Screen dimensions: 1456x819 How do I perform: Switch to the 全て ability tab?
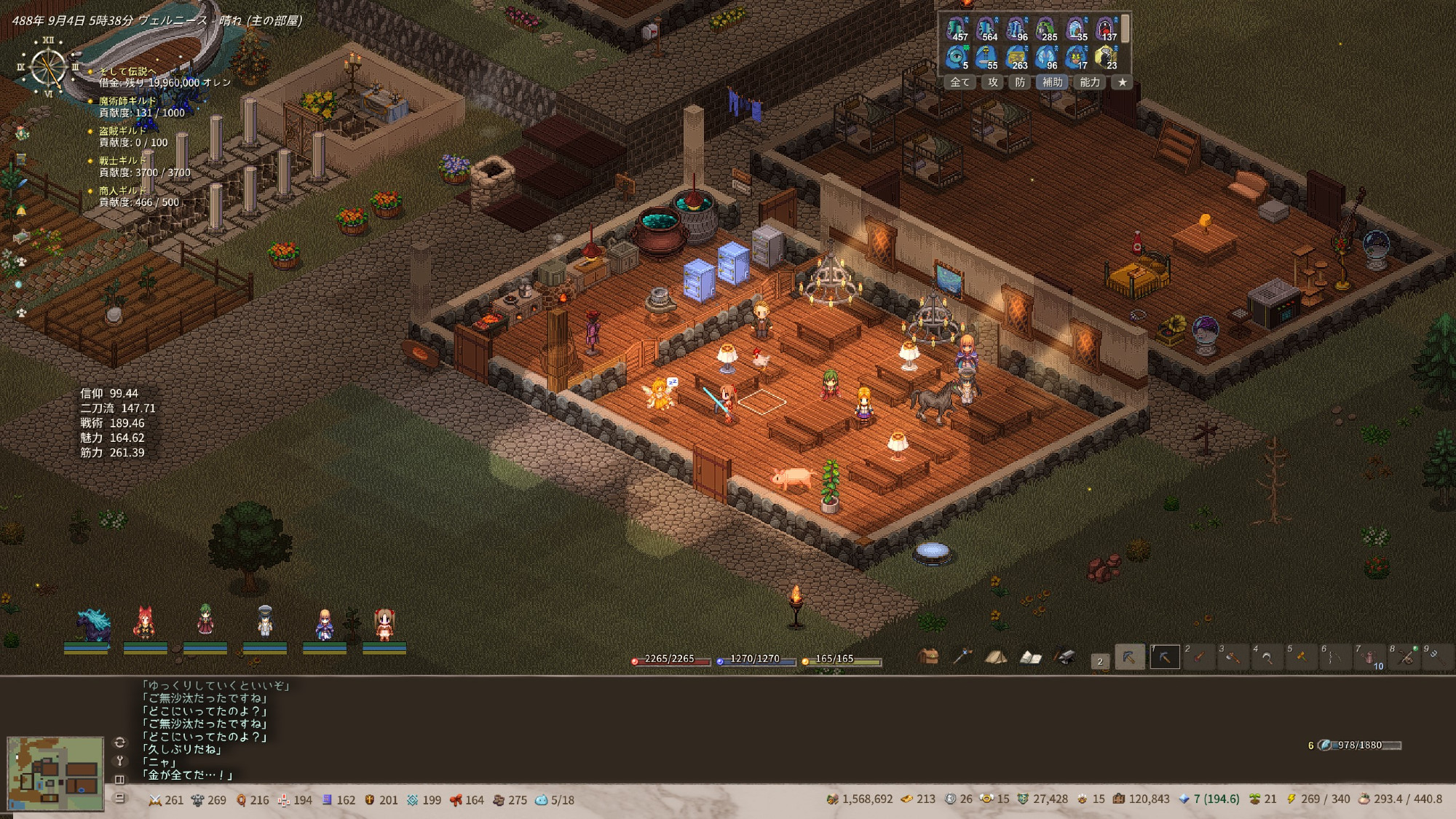click(960, 82)
